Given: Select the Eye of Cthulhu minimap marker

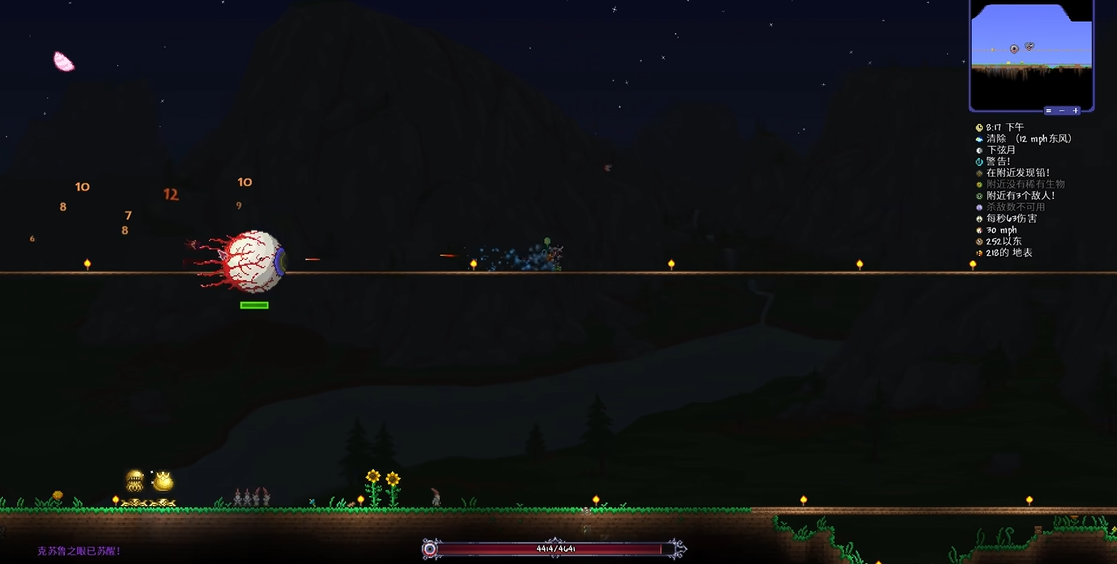Looking at the screenshot, I should (x=1014, y=48).
